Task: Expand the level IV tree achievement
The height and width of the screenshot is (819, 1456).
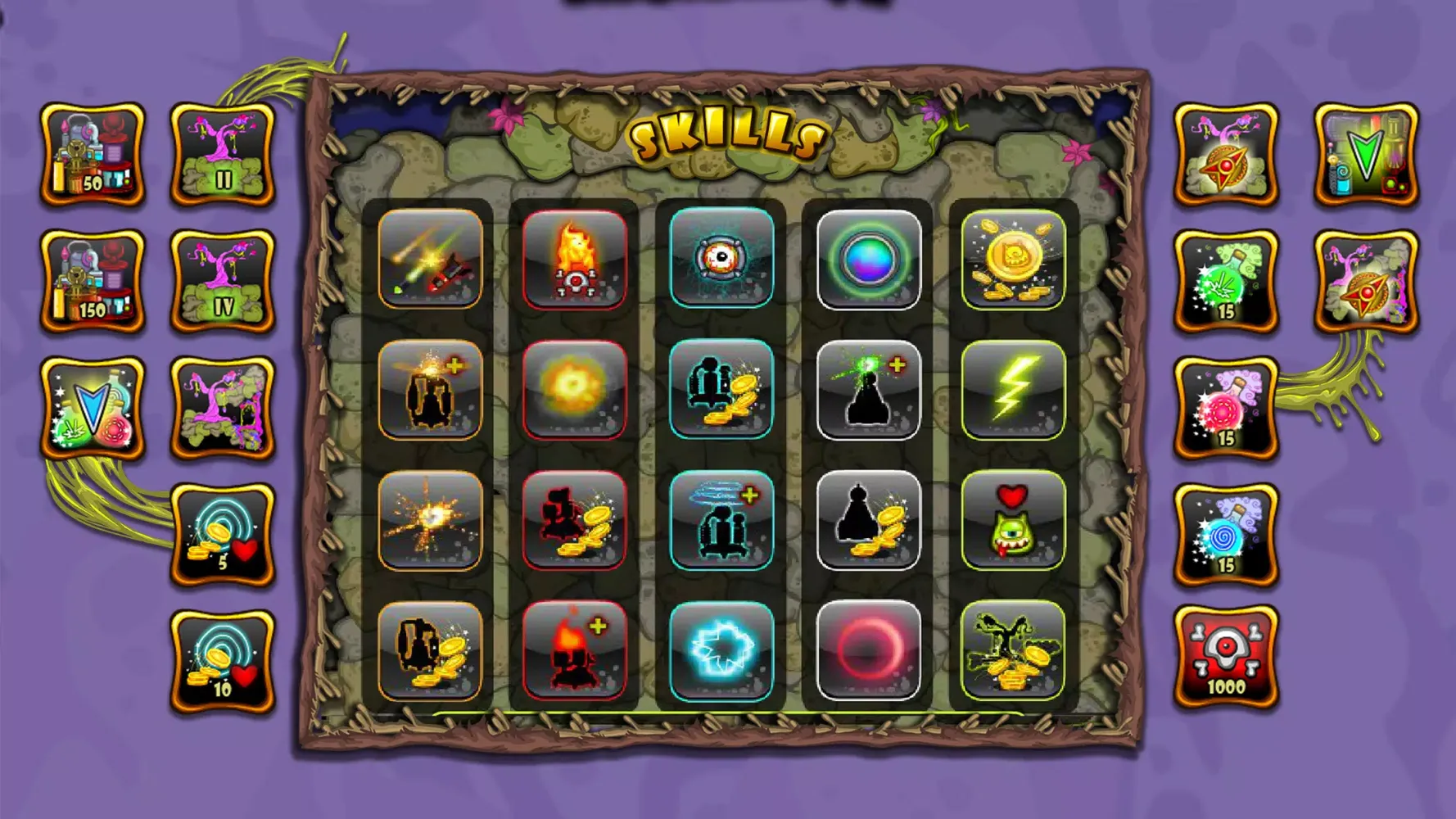Action: pos(222,278)
